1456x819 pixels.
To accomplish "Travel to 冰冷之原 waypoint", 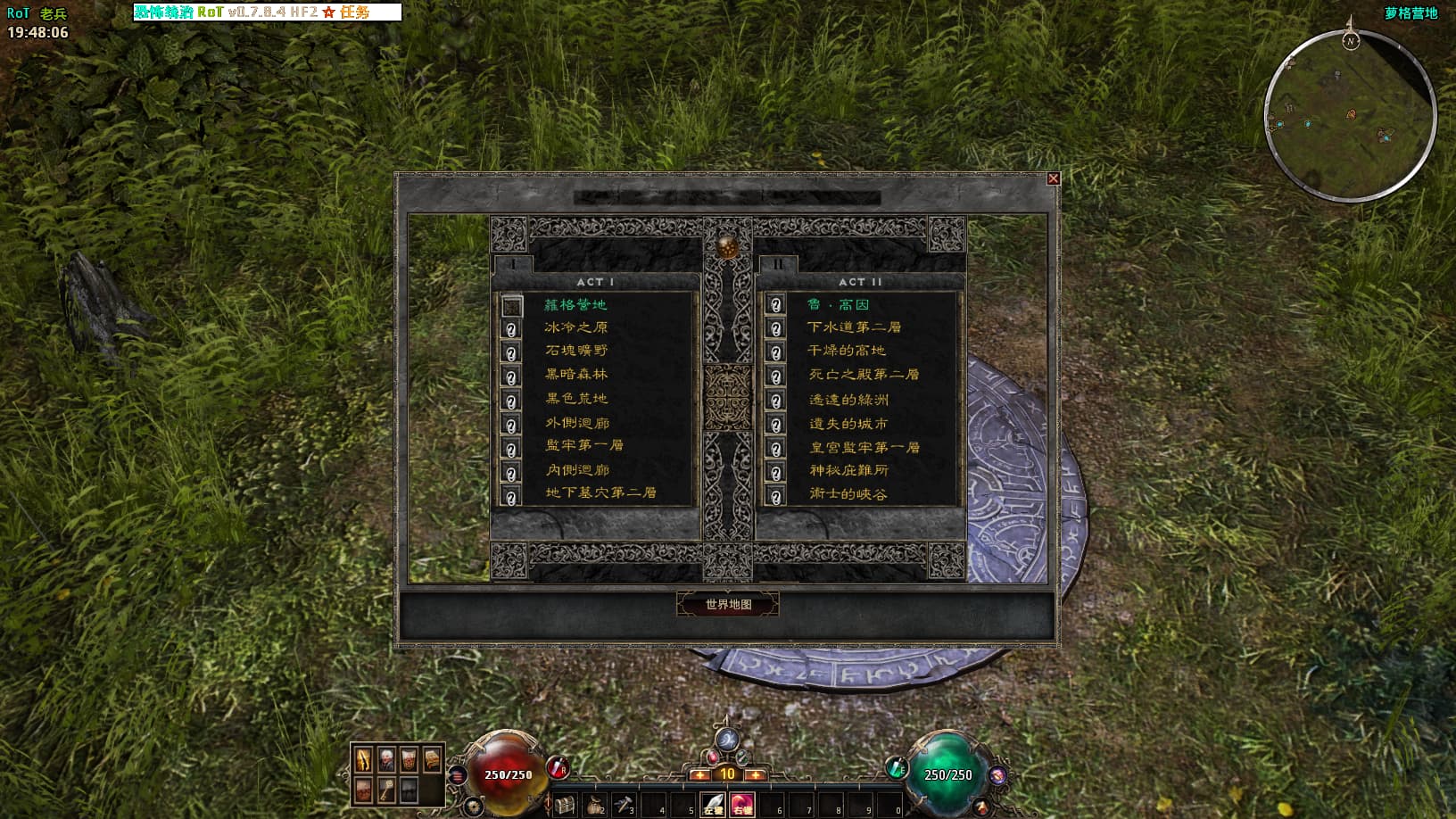I will click(575, 327).
